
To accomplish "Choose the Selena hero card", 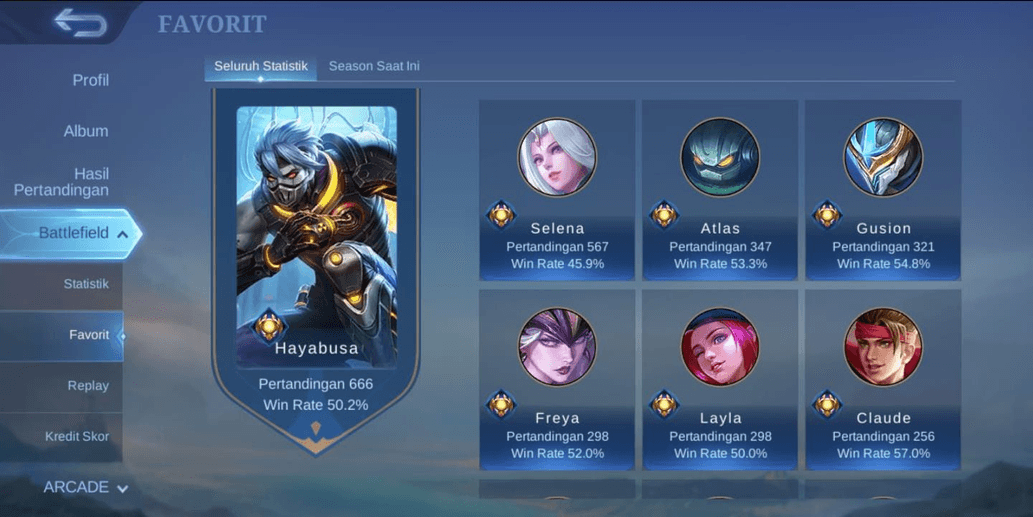I will [x=557, y=190].
